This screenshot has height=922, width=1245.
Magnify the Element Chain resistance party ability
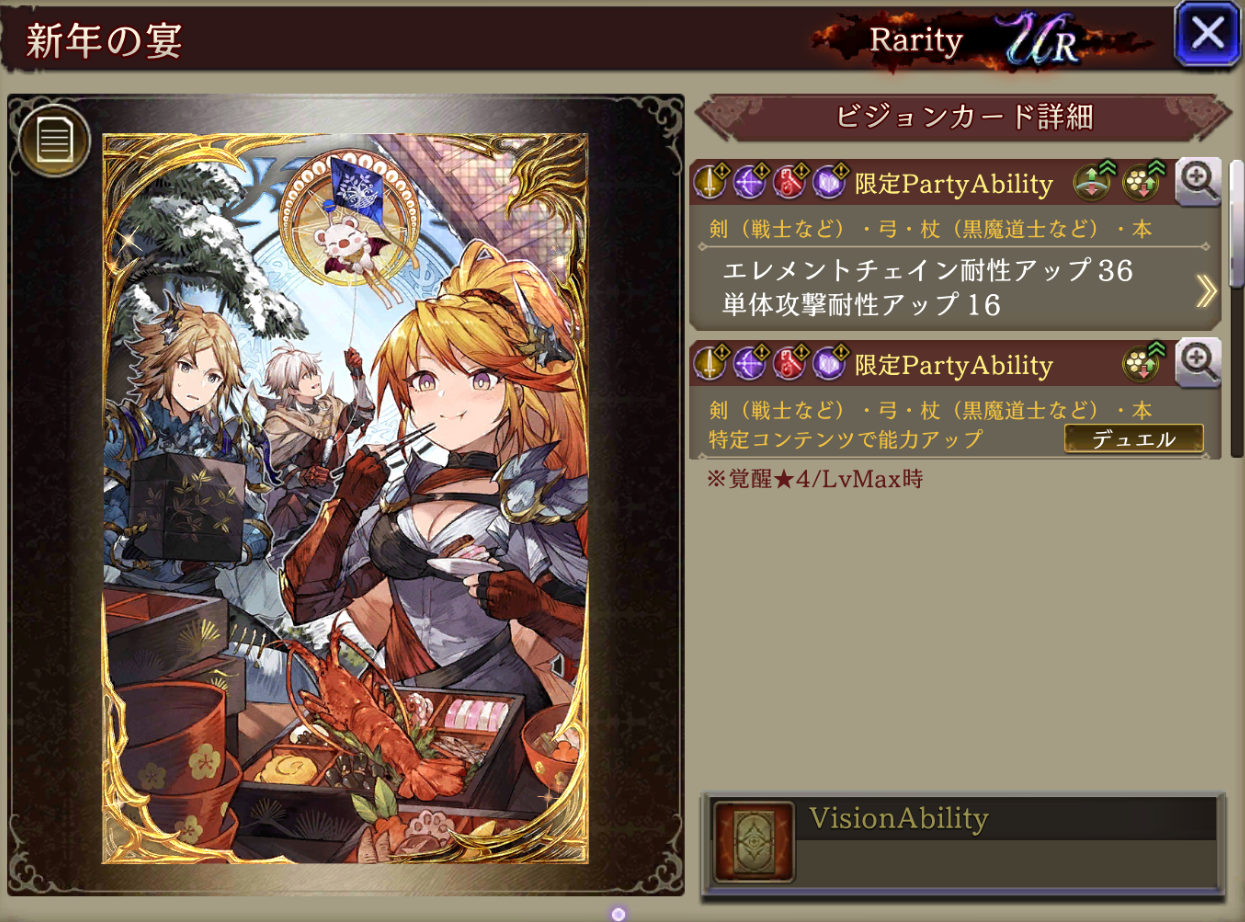tap(1197, 181)
